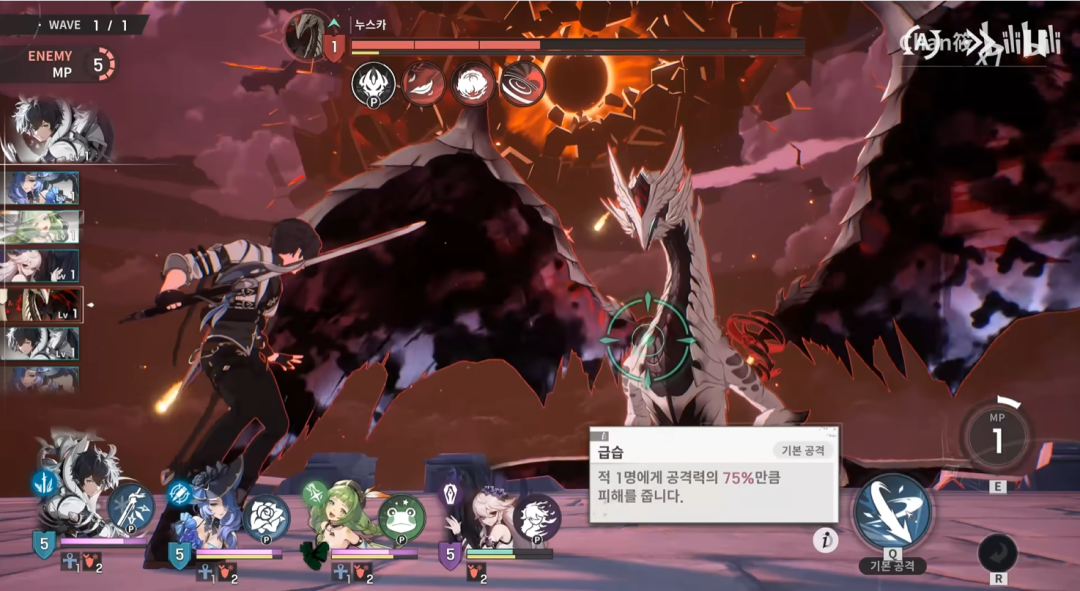Inspect the boss's swirling vortex skill icon
The image size is (1080, 591).
tap(522, 84)
